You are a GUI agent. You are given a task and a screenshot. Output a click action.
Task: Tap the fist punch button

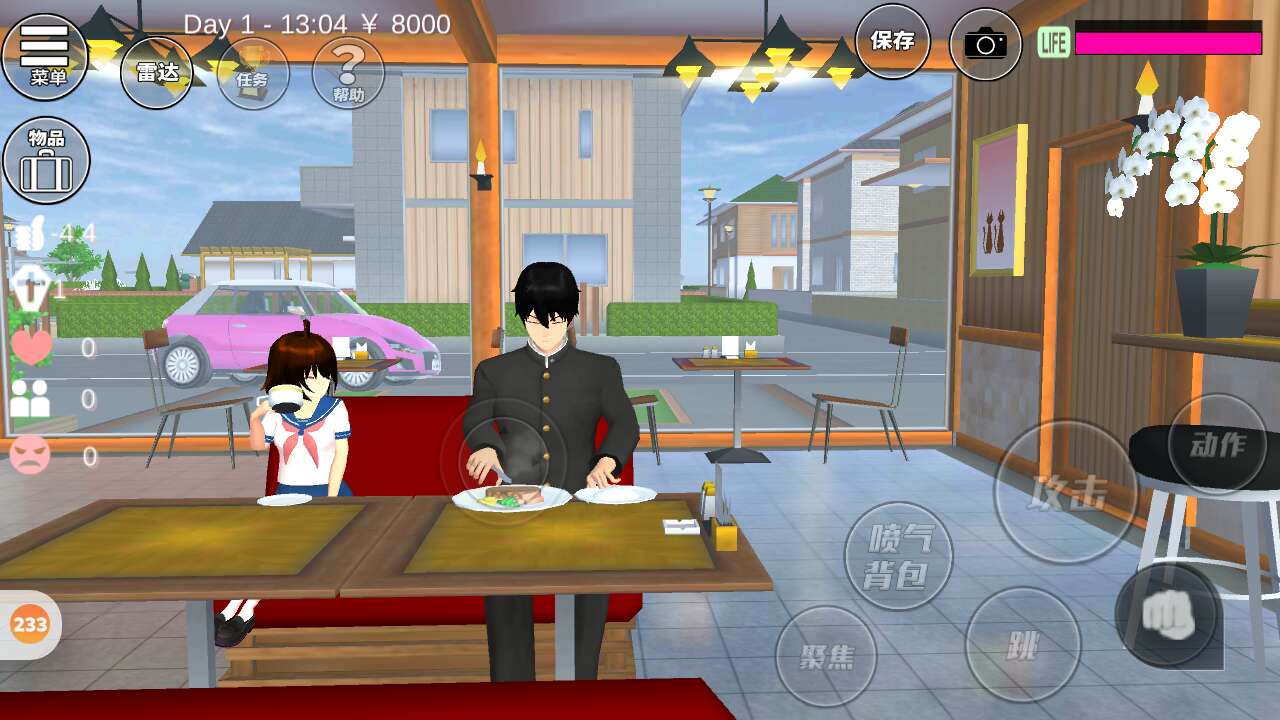(x=1168, y=614)
